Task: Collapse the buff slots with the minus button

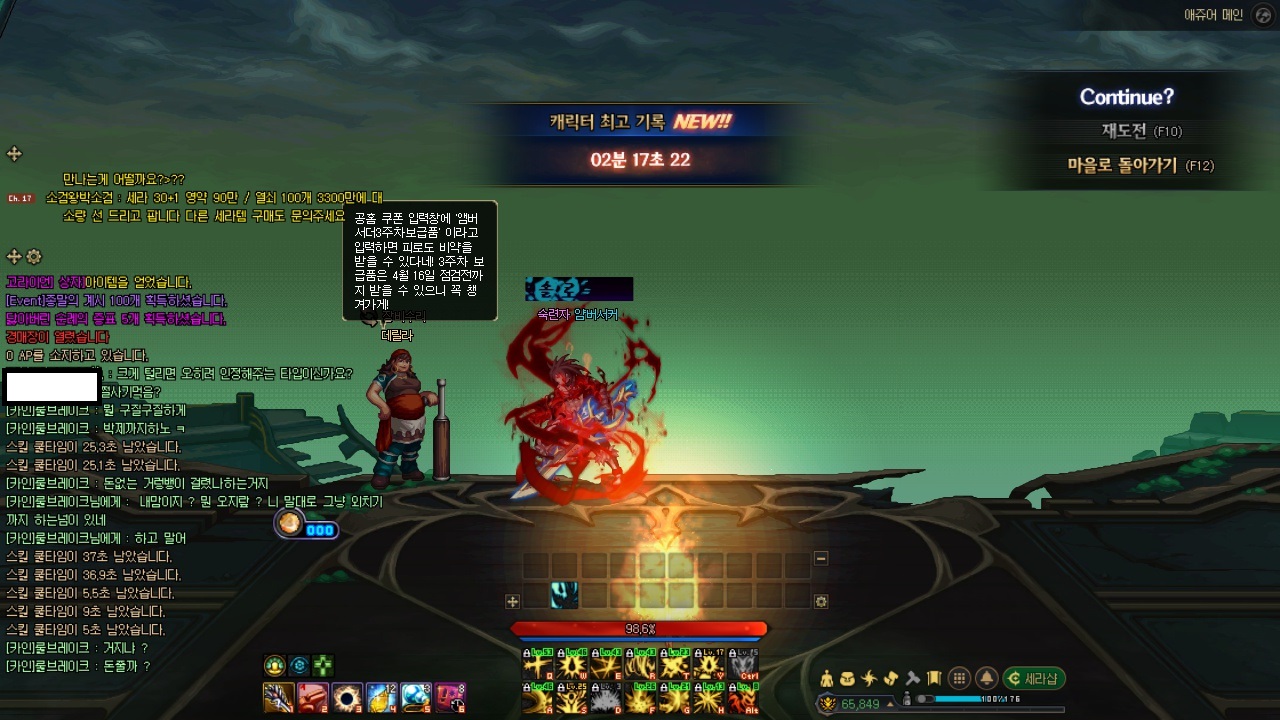Action: click(x=821, y=559)
